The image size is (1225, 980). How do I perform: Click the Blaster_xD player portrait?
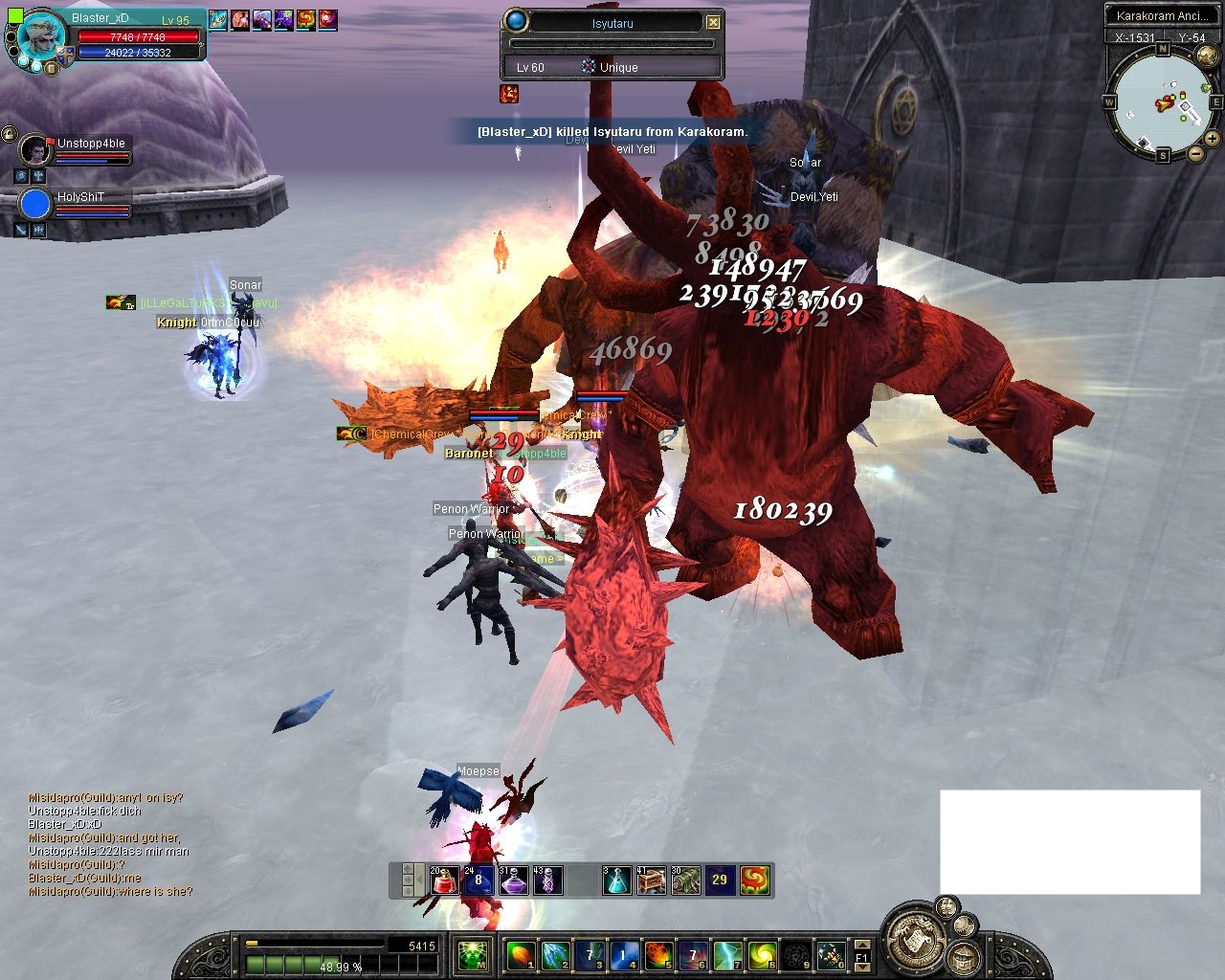click(x=40, y=39)
